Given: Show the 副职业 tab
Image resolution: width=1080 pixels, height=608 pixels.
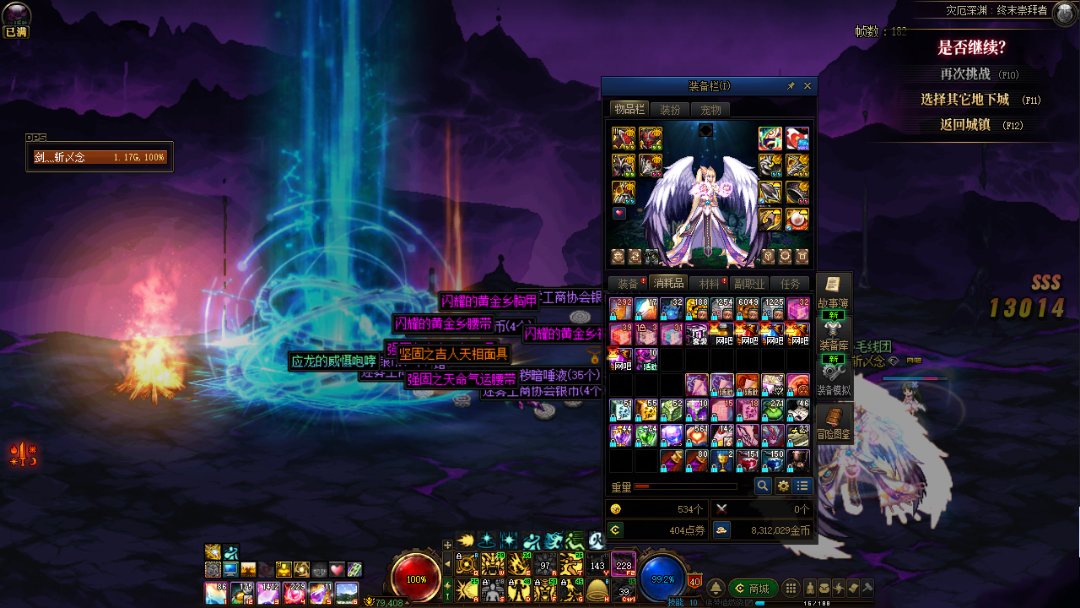Looking at the screenshot, I should pos(749,284).
